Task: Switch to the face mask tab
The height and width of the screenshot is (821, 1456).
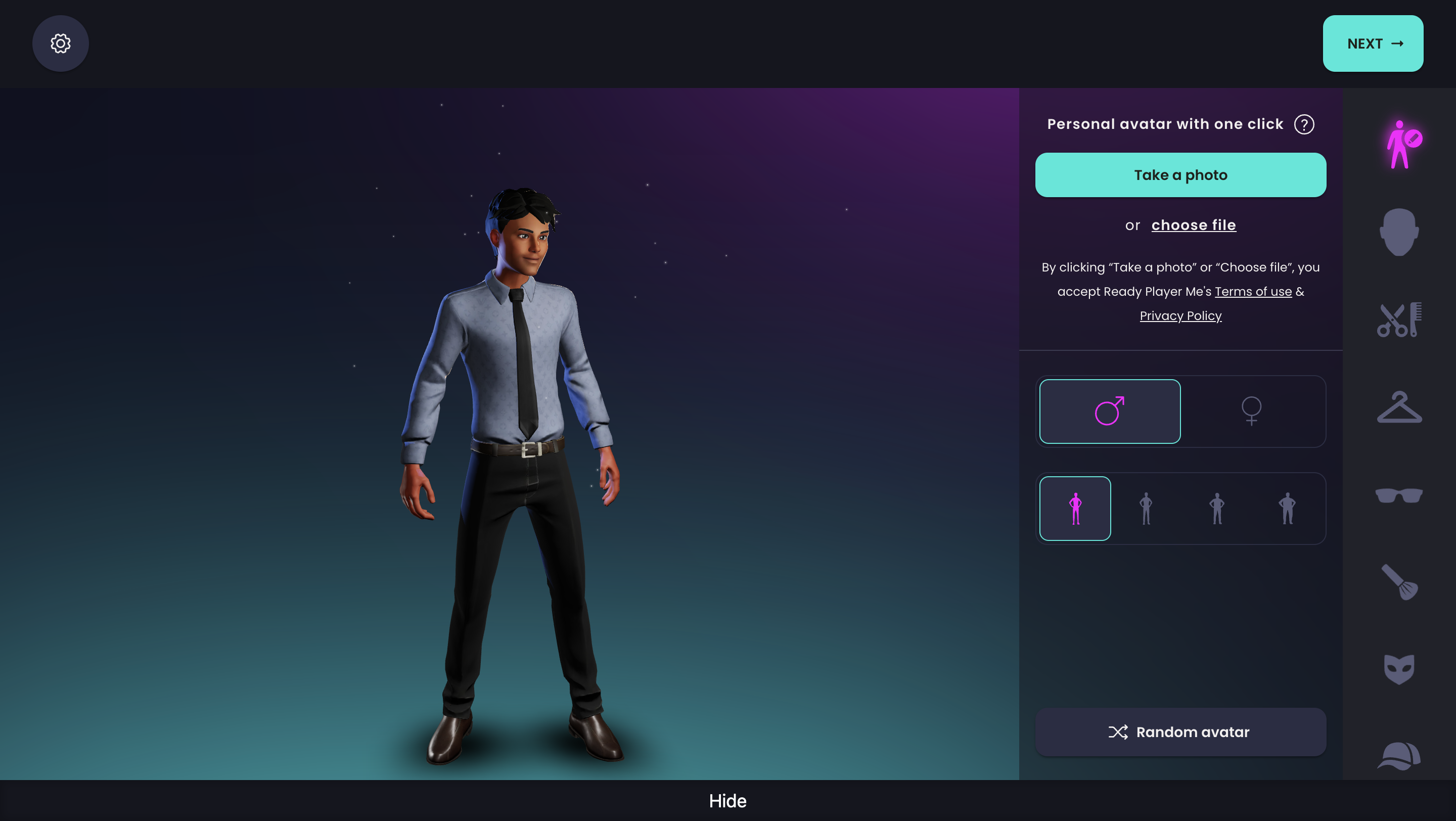Action: point(1398,669)
